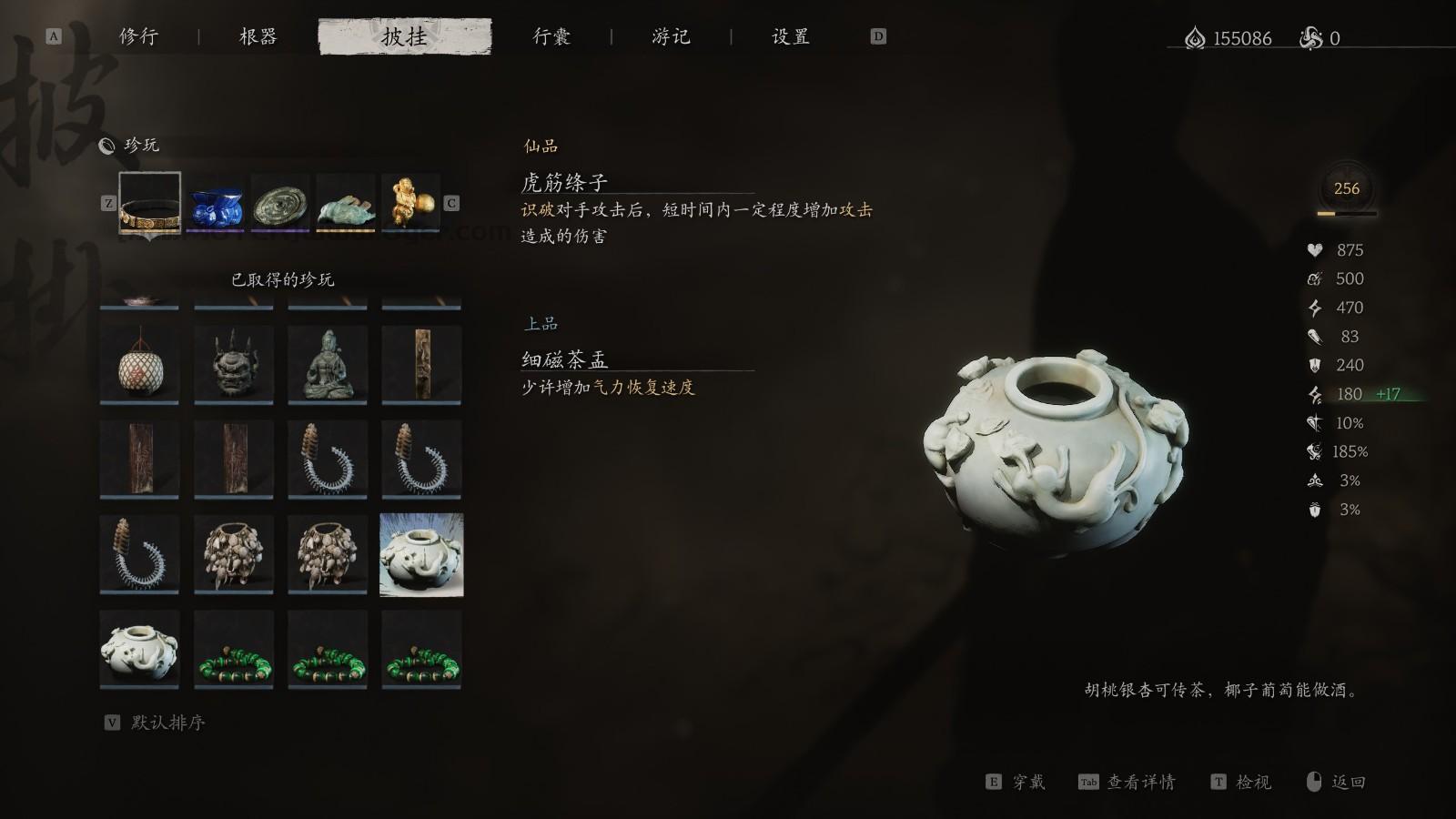Click the green bead bracelet curio
The width and height of the screenshot is (1456, 819).
[x=232, y=649]
